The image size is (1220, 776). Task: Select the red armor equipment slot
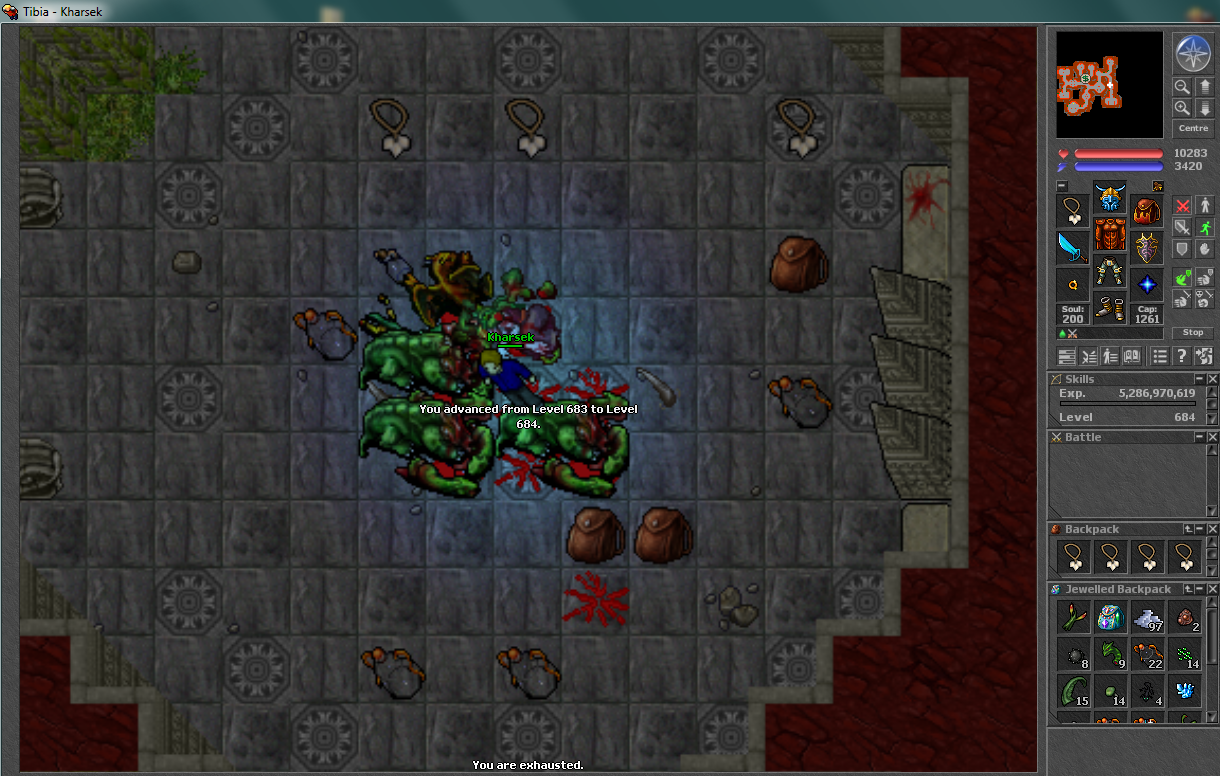click(x=1110, y=235)
